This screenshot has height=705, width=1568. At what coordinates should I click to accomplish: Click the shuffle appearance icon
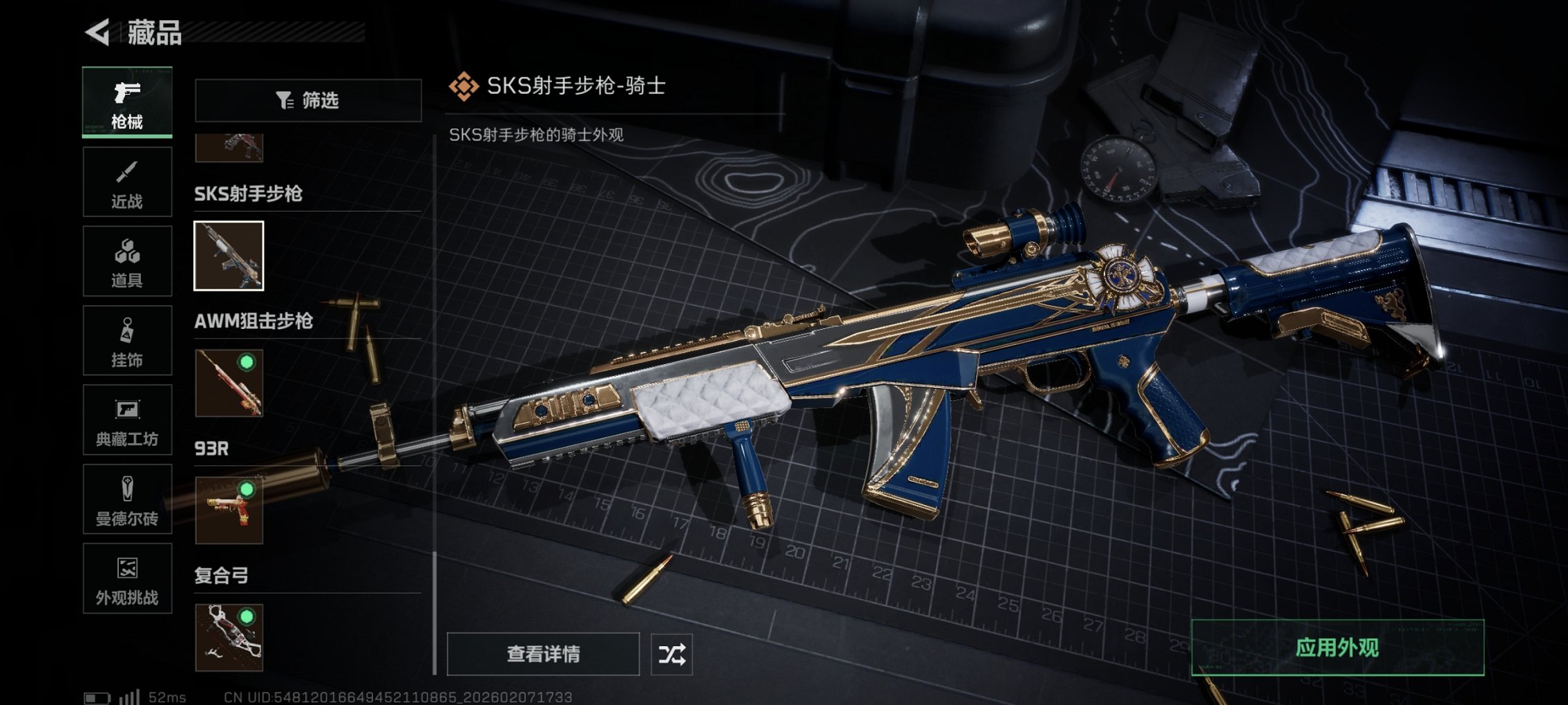[673, 653]
